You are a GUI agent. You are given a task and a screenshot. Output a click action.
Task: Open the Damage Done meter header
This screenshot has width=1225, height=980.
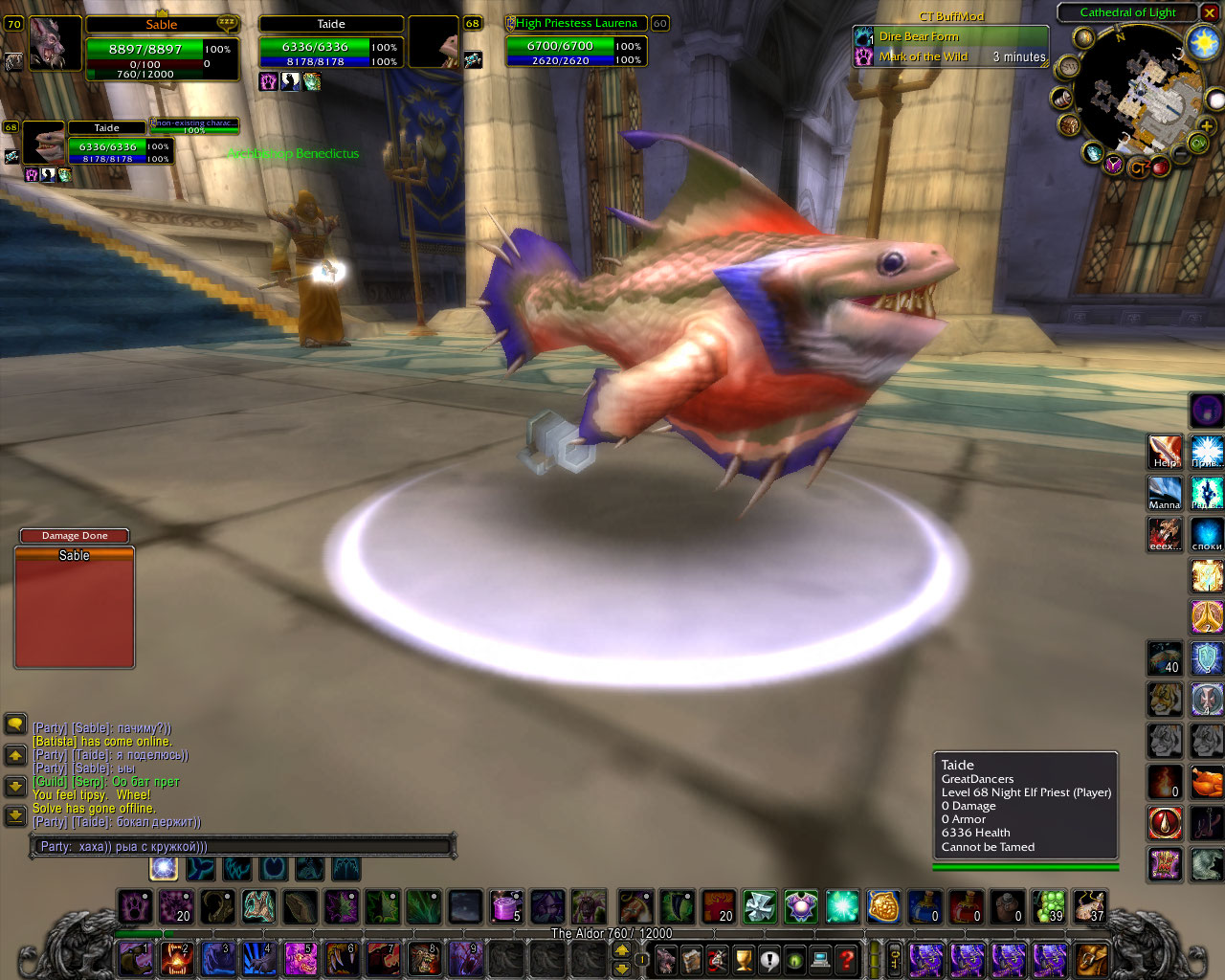75,536
